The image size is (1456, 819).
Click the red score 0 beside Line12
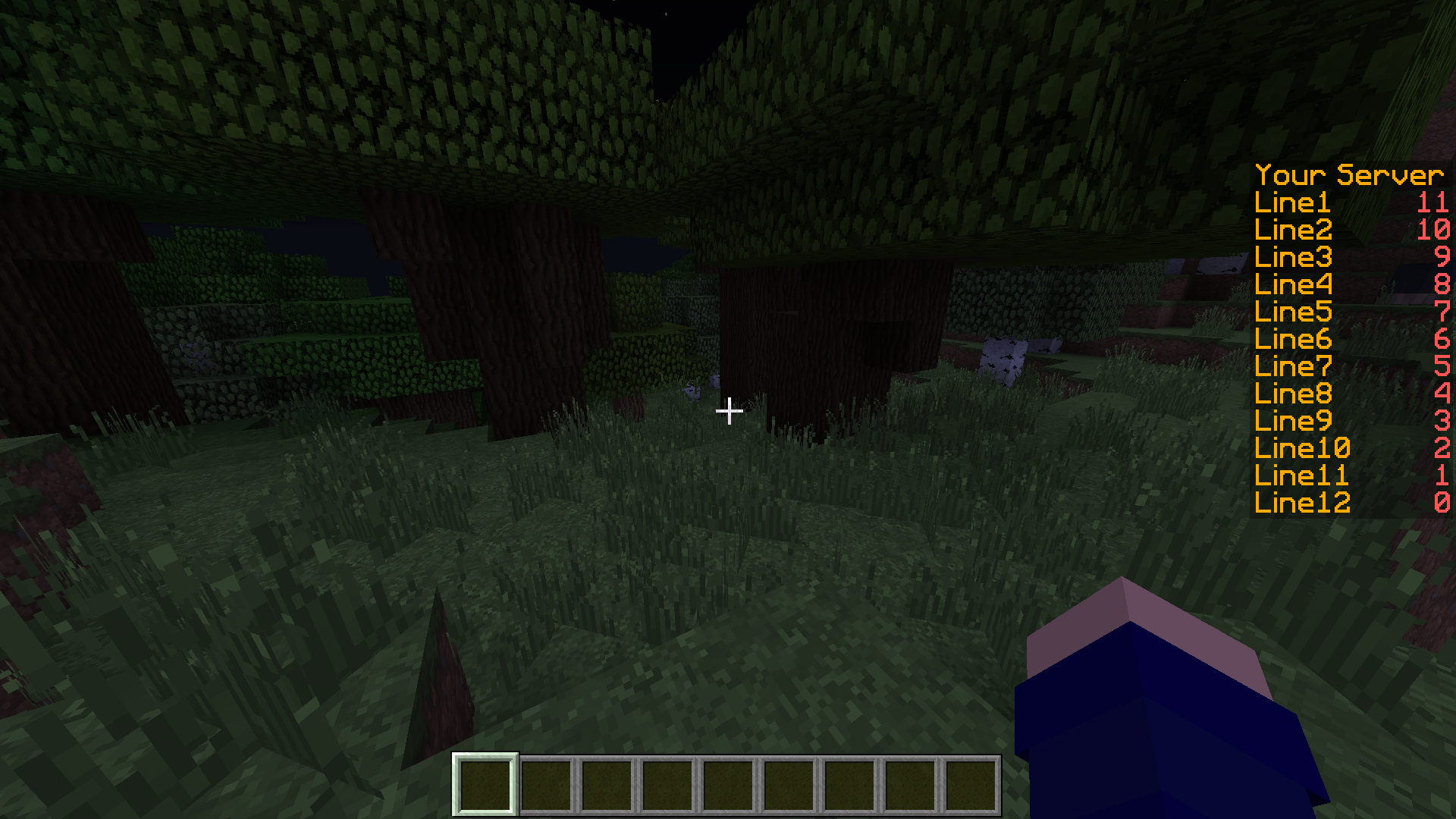(x=1442, y=503)
